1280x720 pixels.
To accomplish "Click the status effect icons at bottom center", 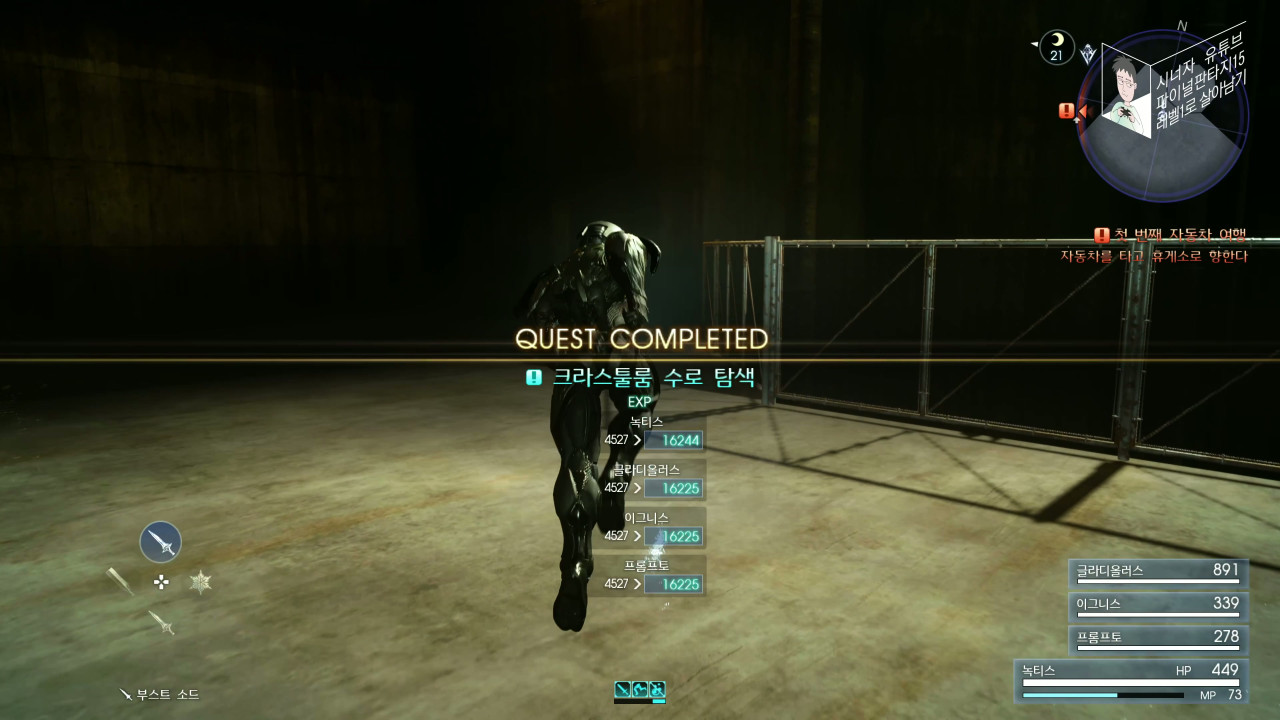I will [640, 690].
